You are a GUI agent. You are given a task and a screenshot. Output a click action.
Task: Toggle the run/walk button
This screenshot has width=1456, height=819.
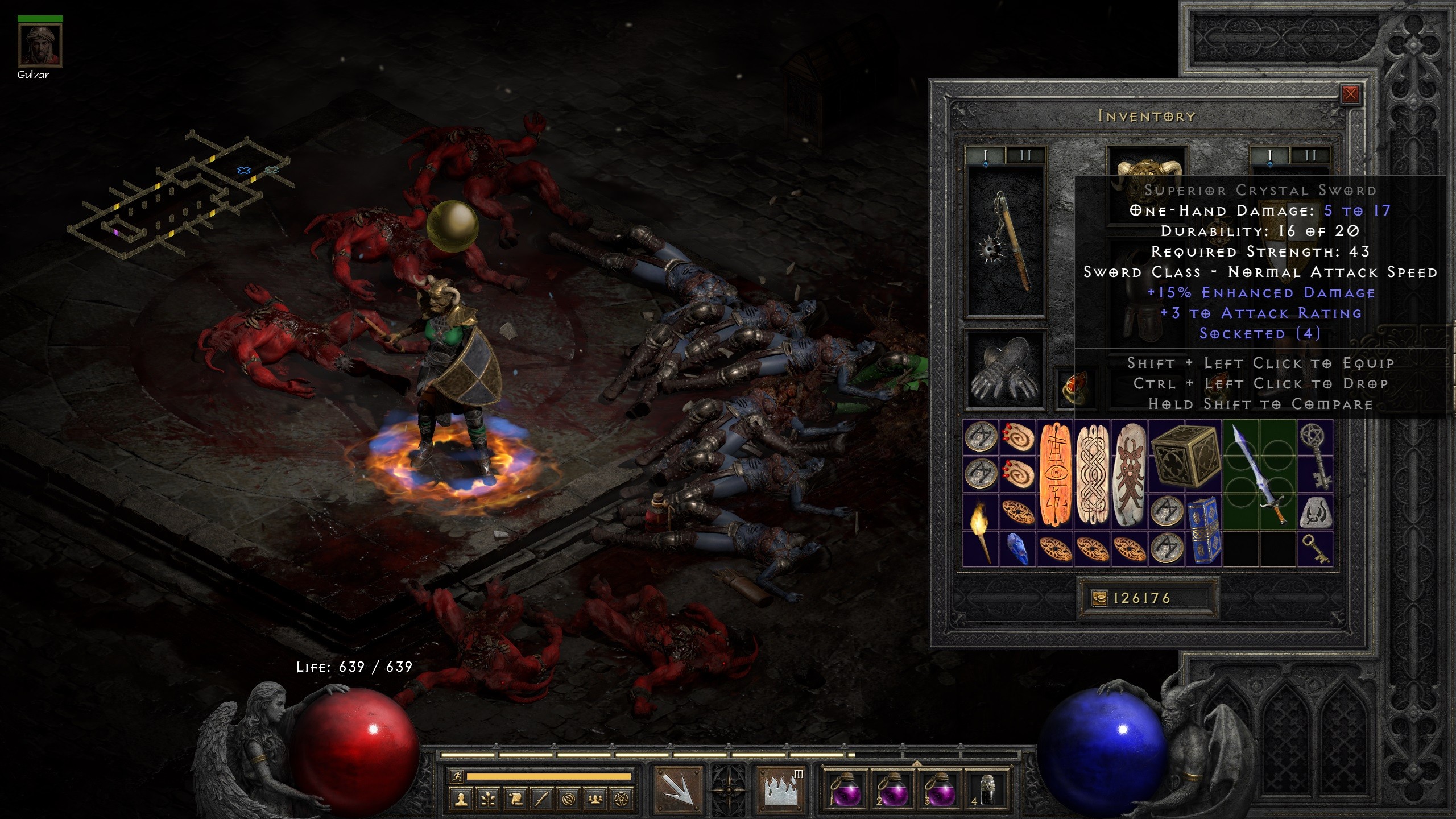[456, 776]
